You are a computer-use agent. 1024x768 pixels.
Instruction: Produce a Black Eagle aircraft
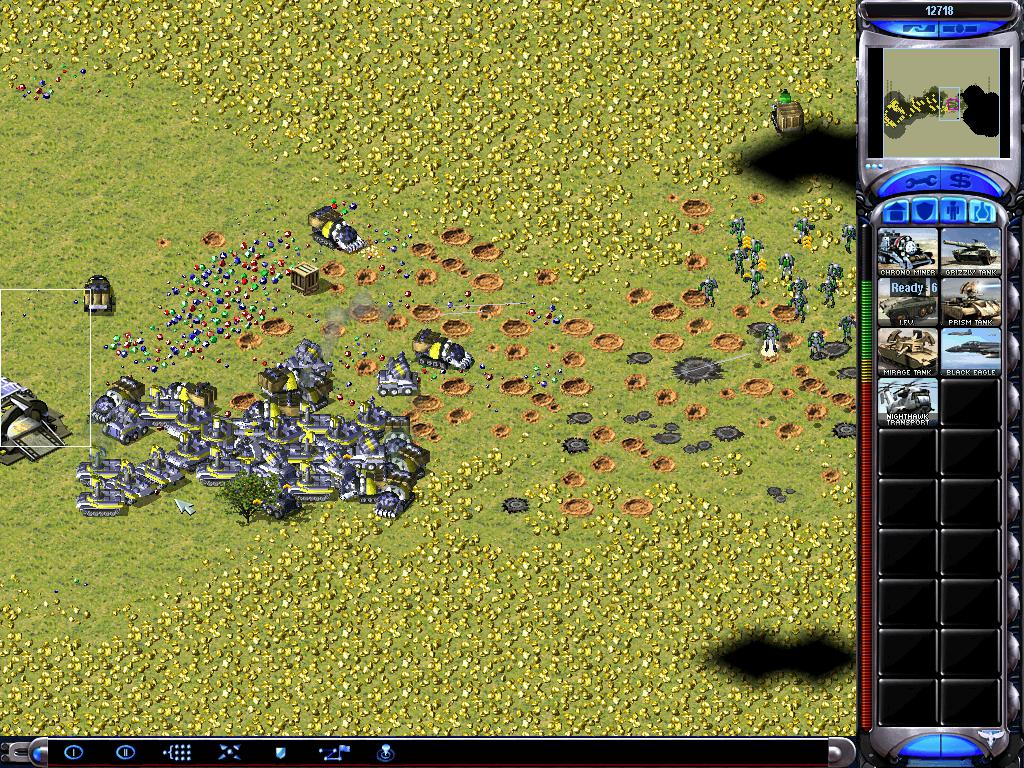[x=970, y=352]
